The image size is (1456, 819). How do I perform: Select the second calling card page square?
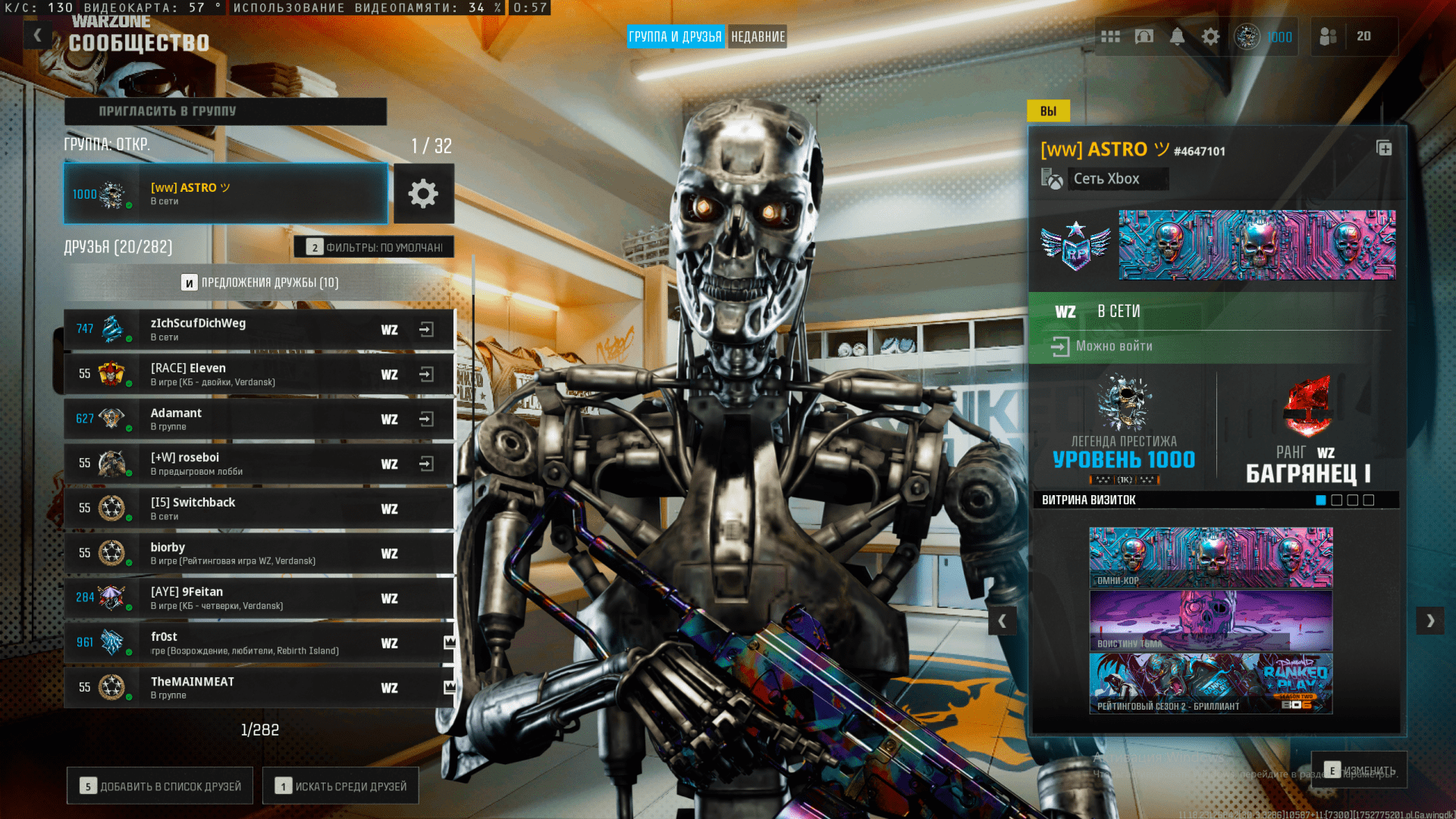coord(1337,500)
